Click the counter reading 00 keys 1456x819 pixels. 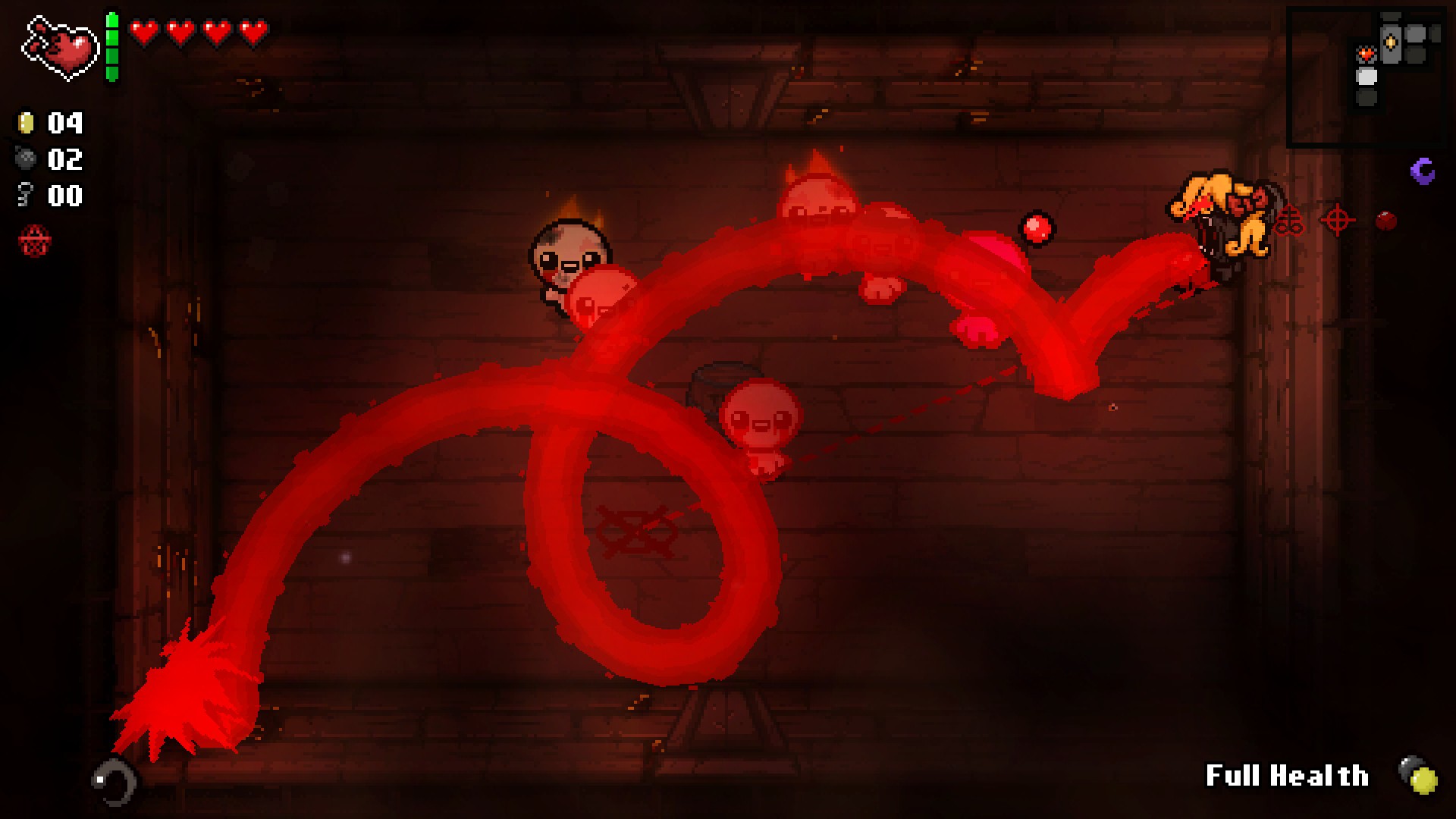pos(64,196)
